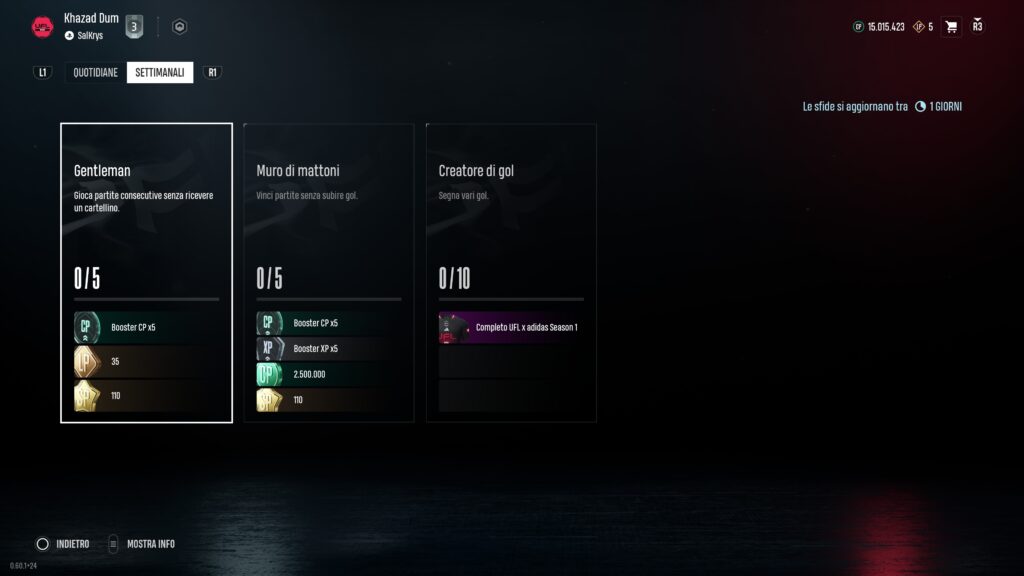Image resolution: width=1024 pixels, height=576 pixels.
Task: Click the Khazad Dum club badge
Action: click(42, 27)
